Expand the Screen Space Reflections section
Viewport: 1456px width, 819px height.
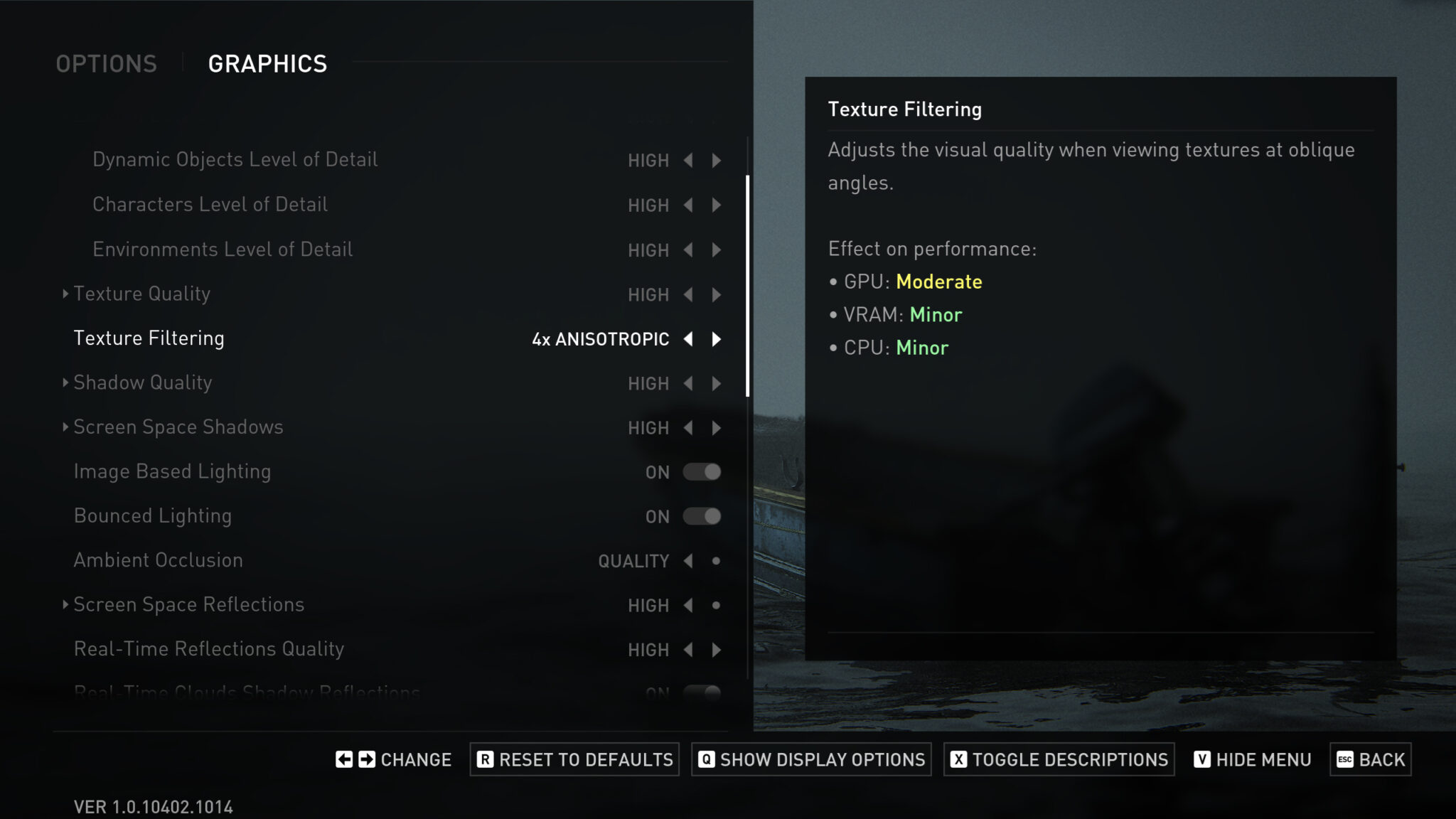tap(65, 605)
